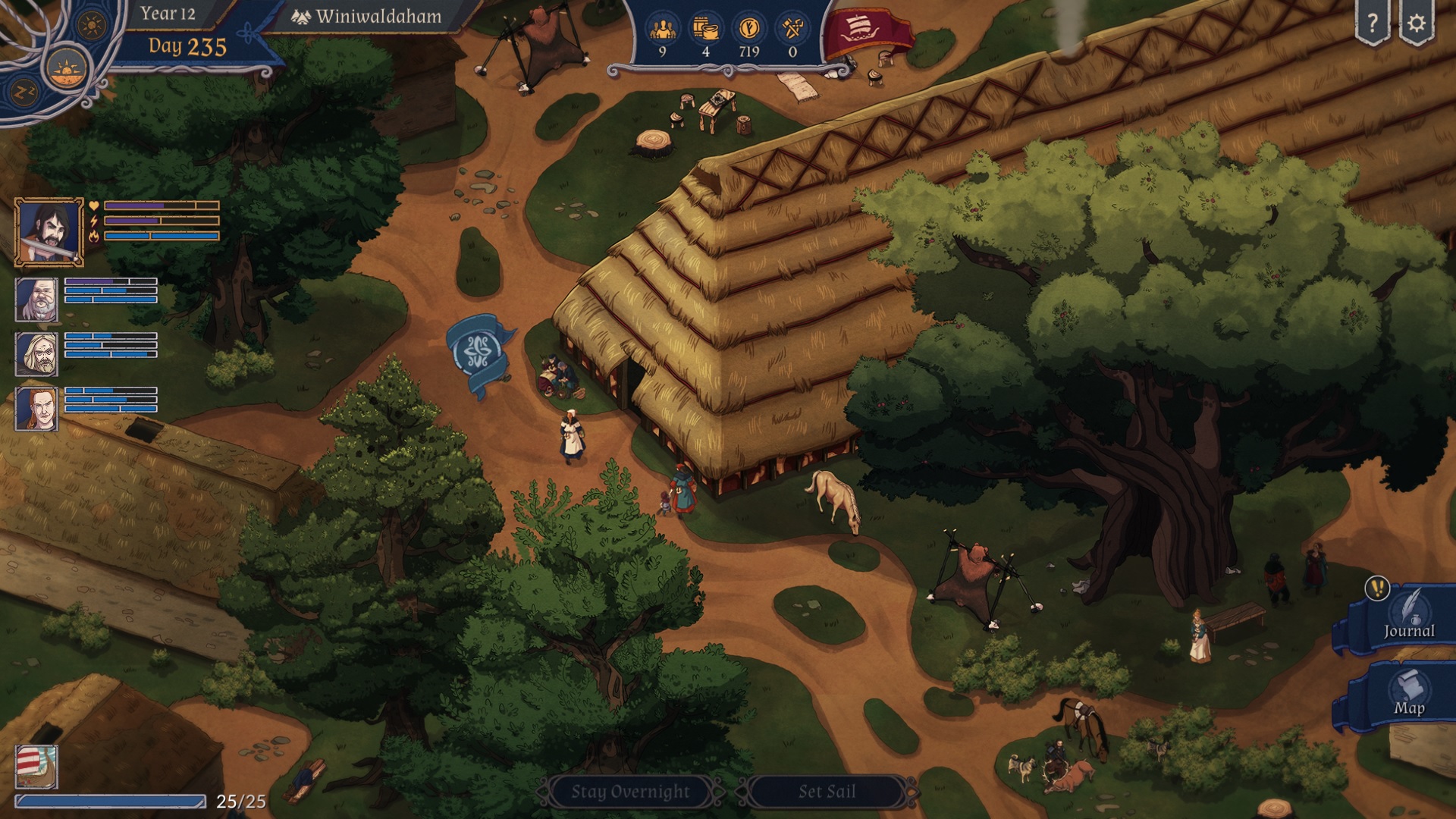Click the Winiwaldaham location banner

click(x=368, y=15)
